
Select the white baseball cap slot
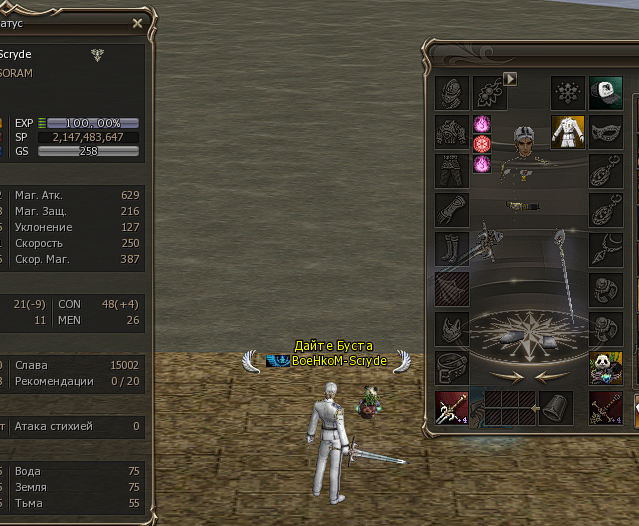coord(605,93)
